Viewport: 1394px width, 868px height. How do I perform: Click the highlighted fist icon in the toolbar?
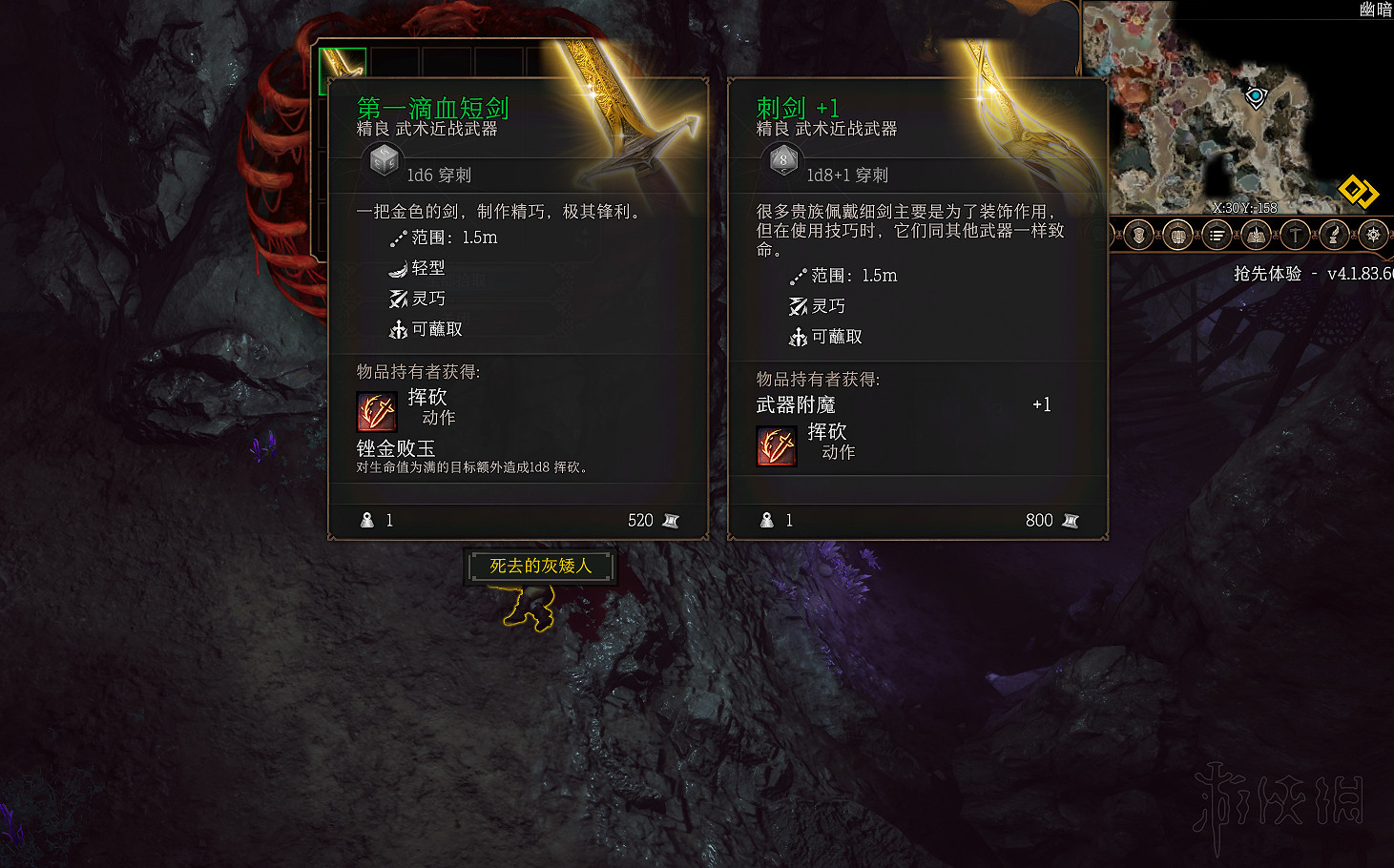(x=1177, y=235)
